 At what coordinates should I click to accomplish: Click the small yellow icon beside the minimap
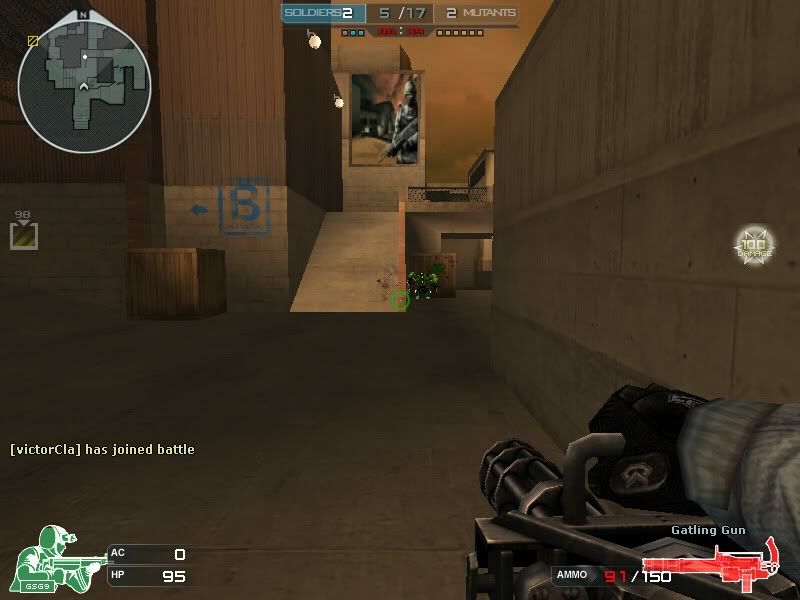33,41
